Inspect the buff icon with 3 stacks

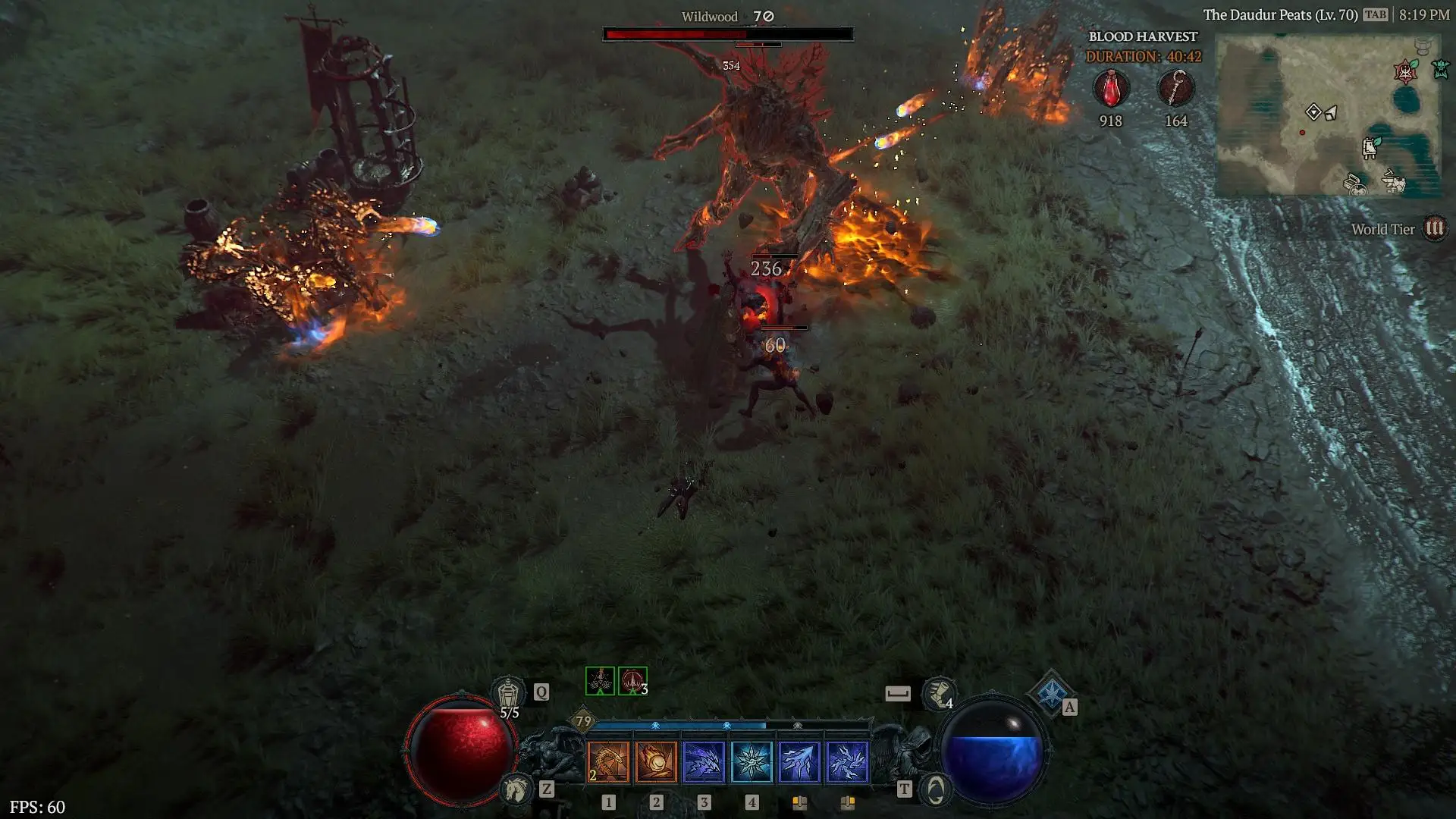point(632,681)
